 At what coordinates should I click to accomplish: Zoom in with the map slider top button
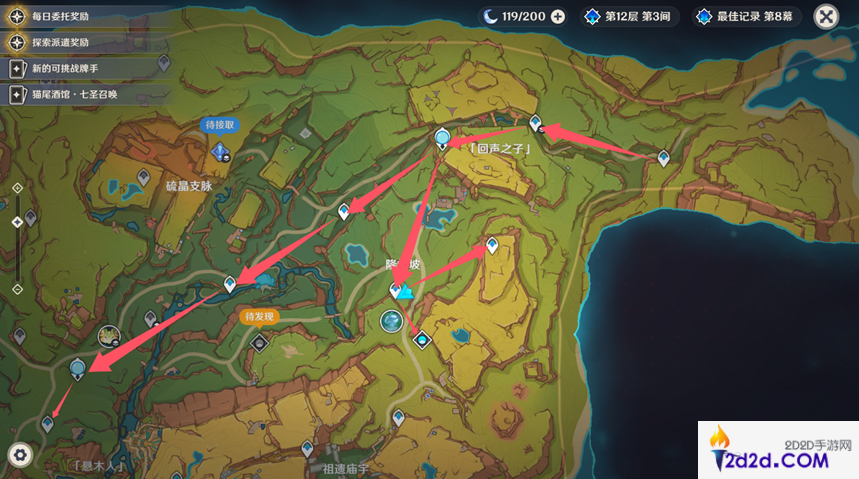click(17, 188)
